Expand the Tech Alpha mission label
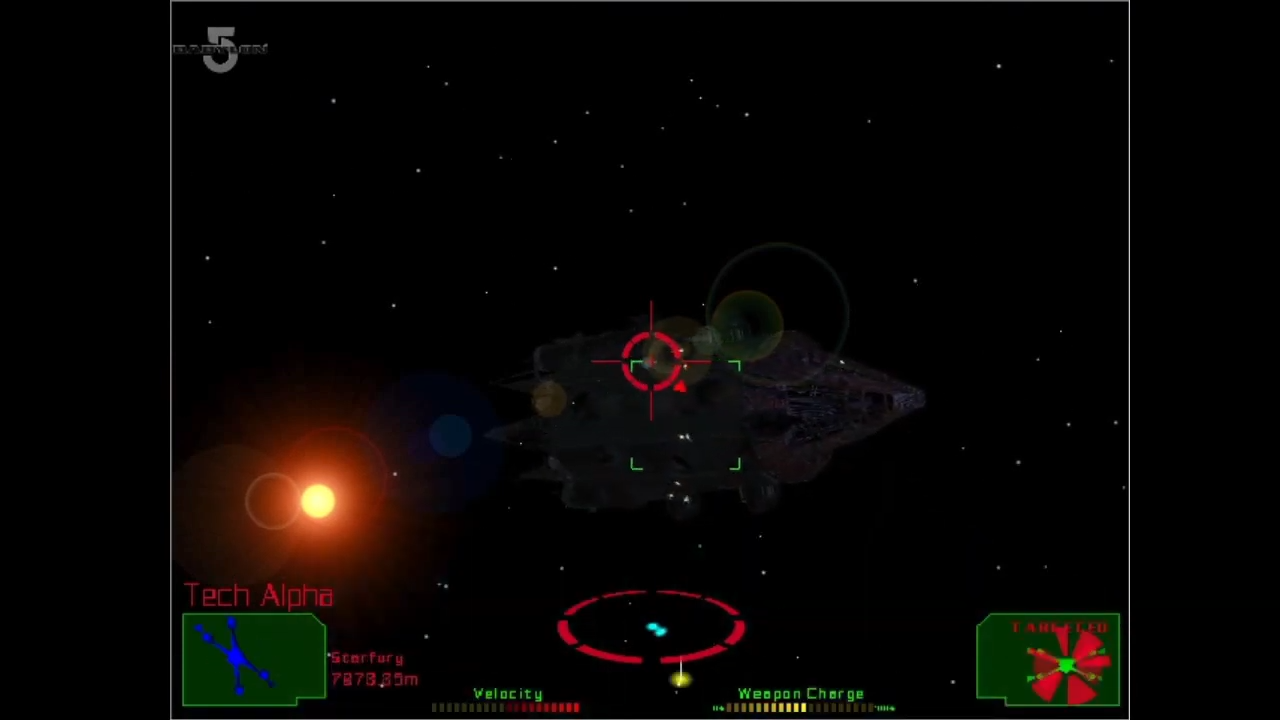Image resolution: width=1280 pixels, height=720 pixels. 258,595
